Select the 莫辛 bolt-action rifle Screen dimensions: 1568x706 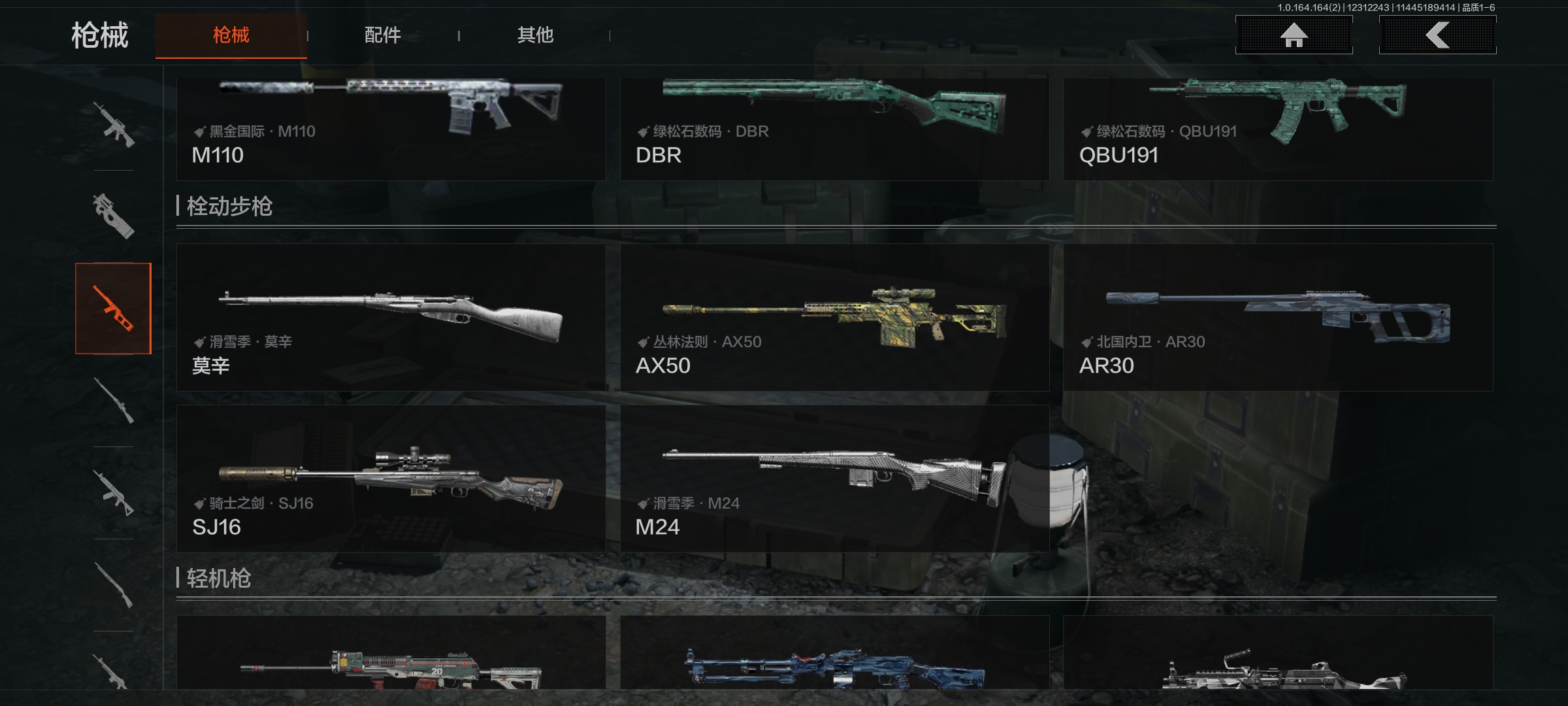[391, 318]
